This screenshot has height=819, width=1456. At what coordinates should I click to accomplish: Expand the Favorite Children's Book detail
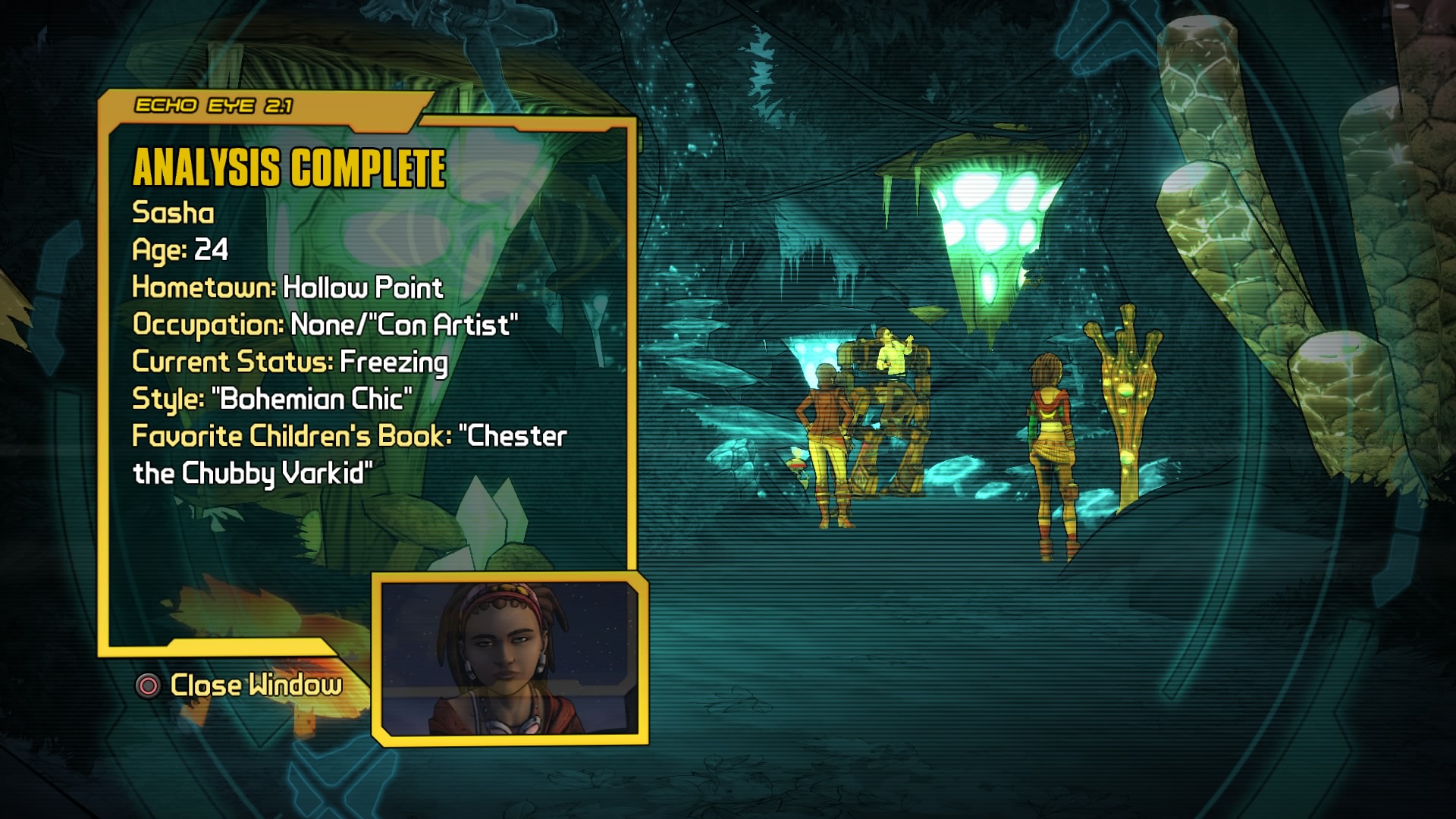pyautogui.click(x=349, y=436)
